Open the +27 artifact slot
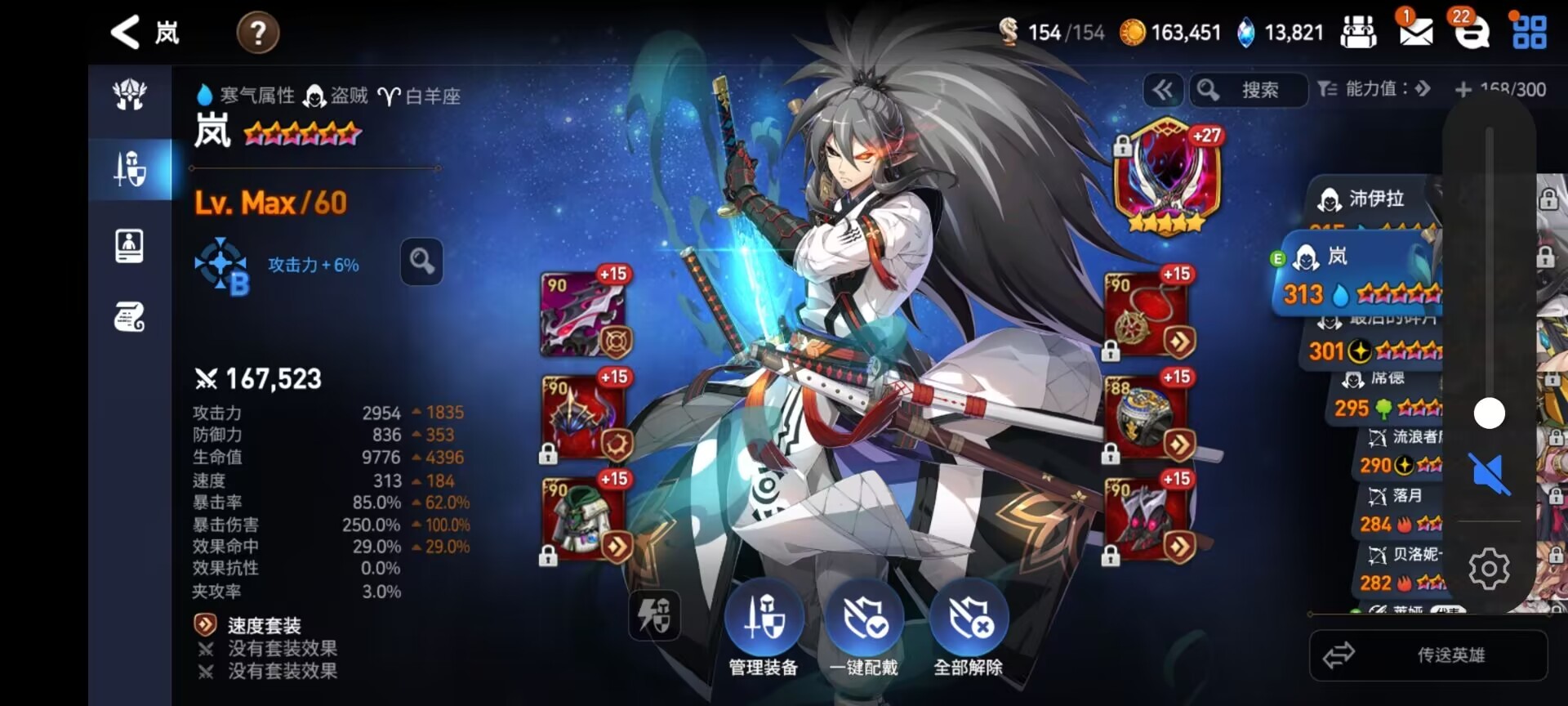Viewport: 1568px width, 706px height. click(x=1167, y=176)
